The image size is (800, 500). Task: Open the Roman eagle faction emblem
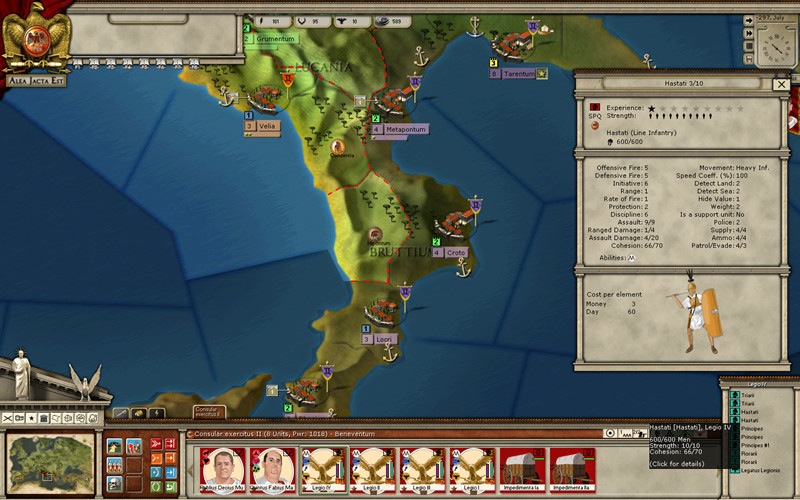point(35,37)
